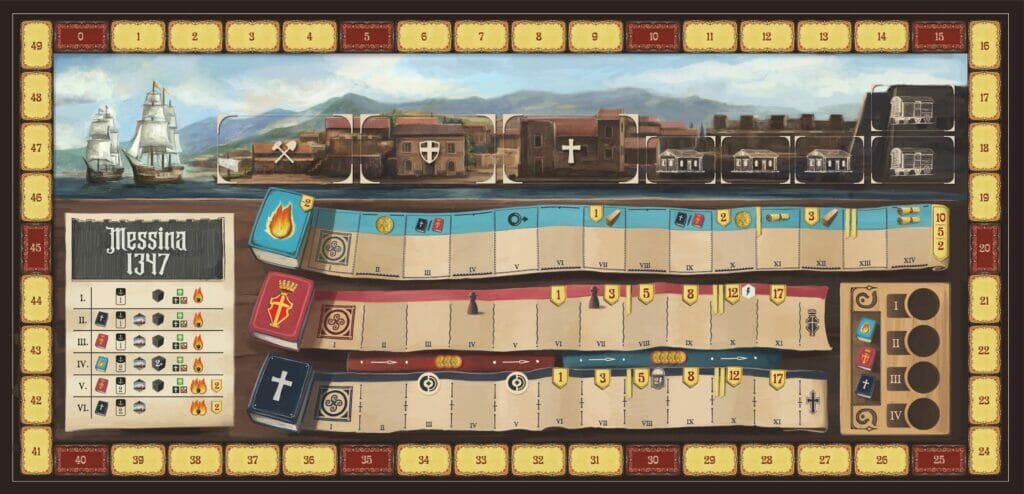Viewport: 1024px width, 494px height.
Task: Click the red 45 score space
Action: (x=35, y=248)
